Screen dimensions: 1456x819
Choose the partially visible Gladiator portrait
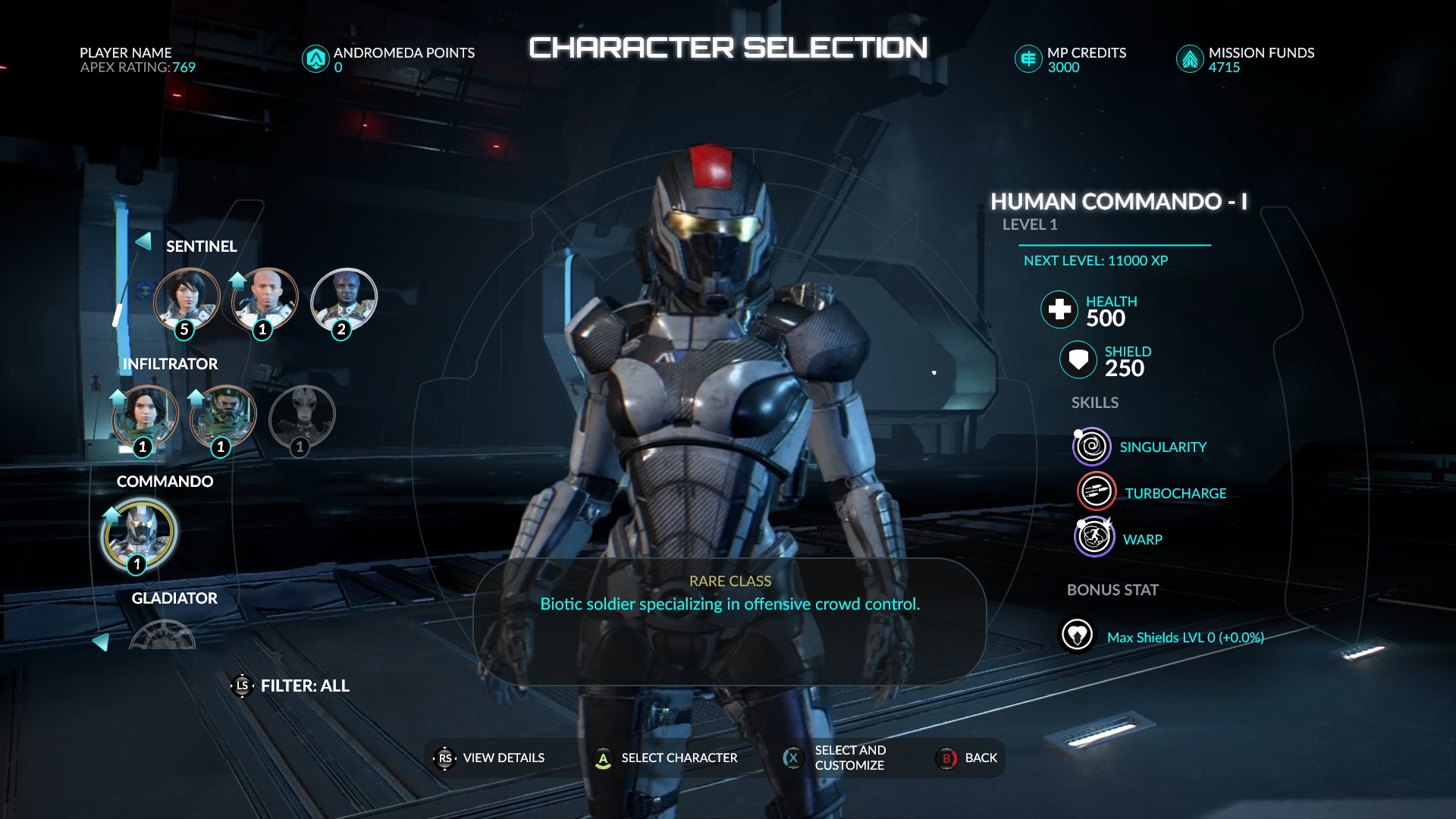pos(162,635)
